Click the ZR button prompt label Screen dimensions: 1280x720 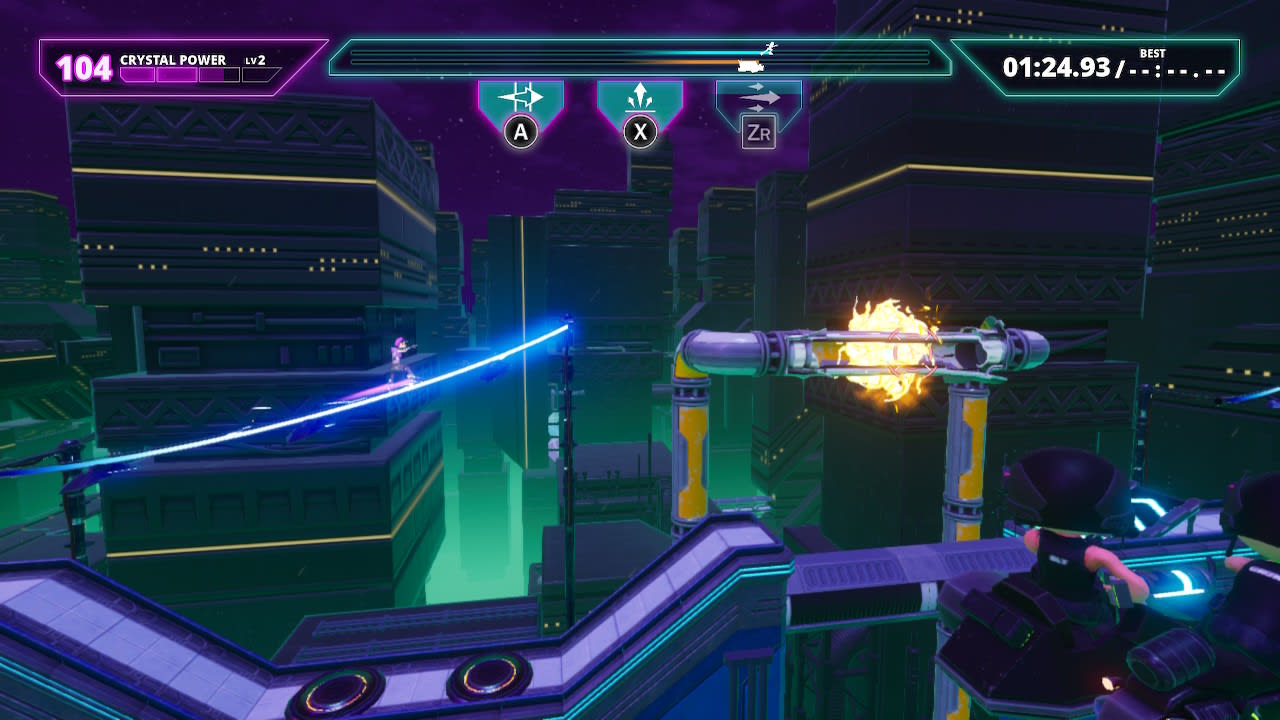758,131
